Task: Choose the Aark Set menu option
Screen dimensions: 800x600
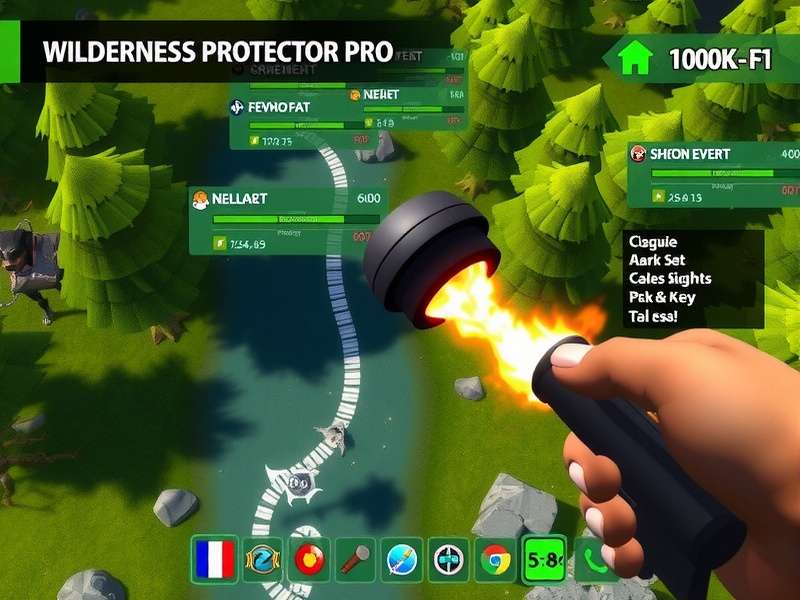Action: coord(656,260)
